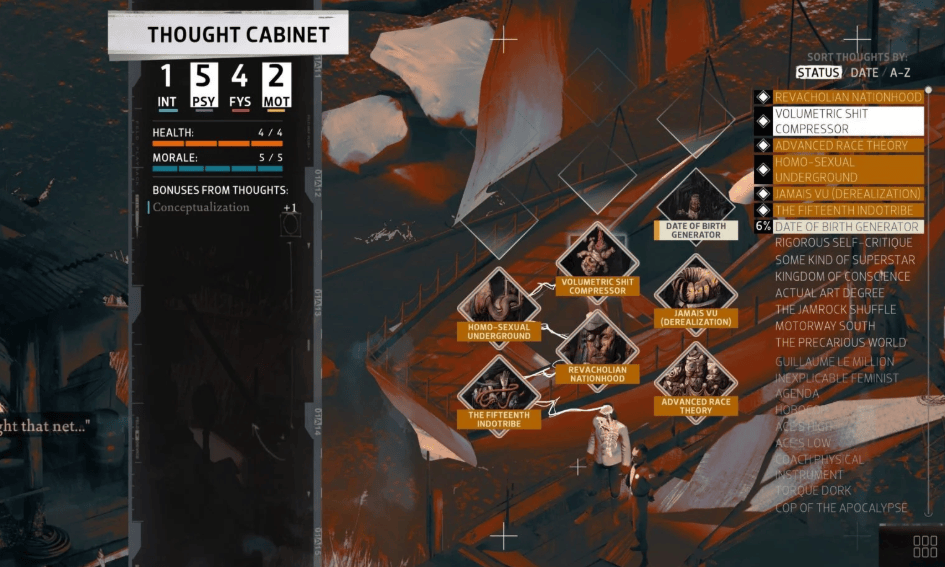Select Cop of the Apocalypse thought
The image size is (945, 567).
coord(841,508)
